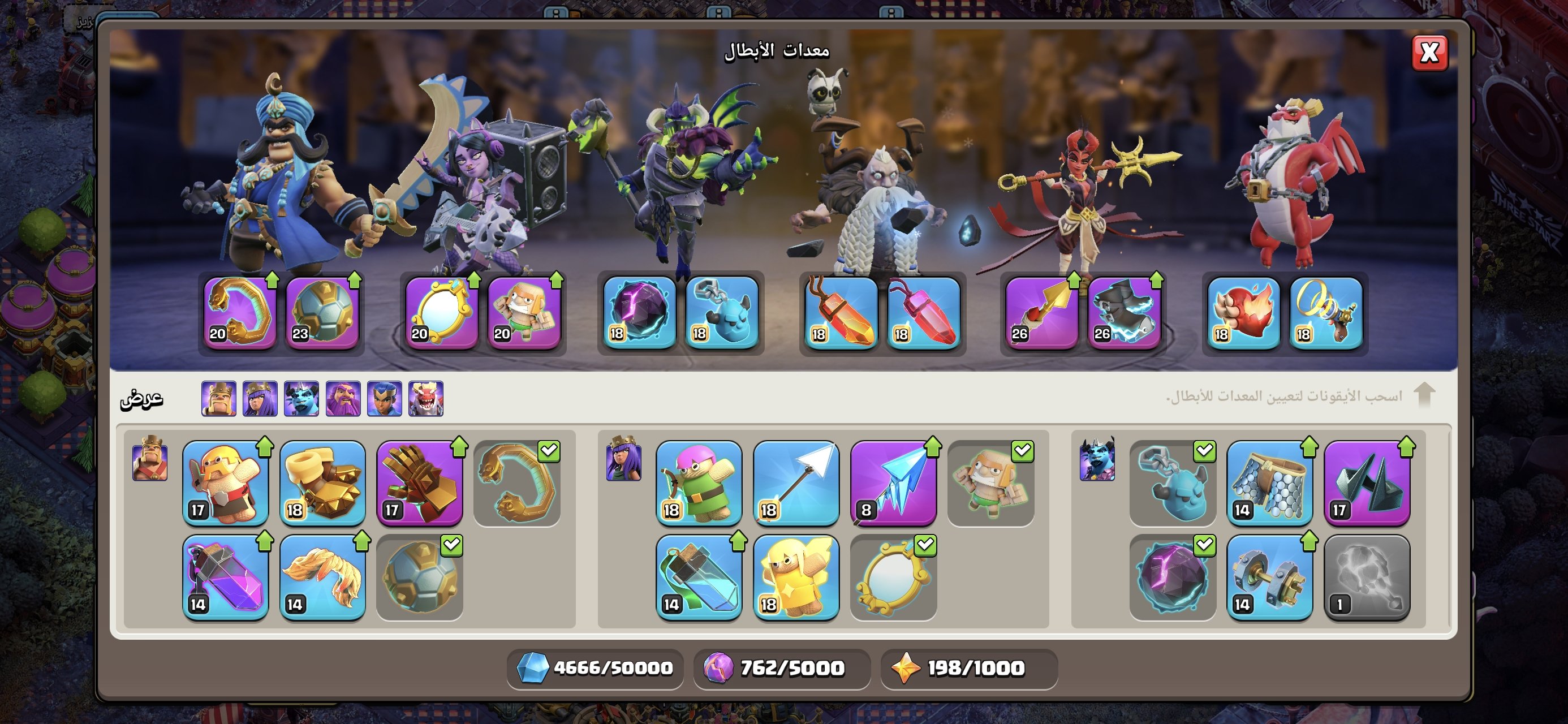The height and width of the screenshot is (724, 1568).
Task: Show Dragon Duke equipment filter
Action: tap(425, 399)
